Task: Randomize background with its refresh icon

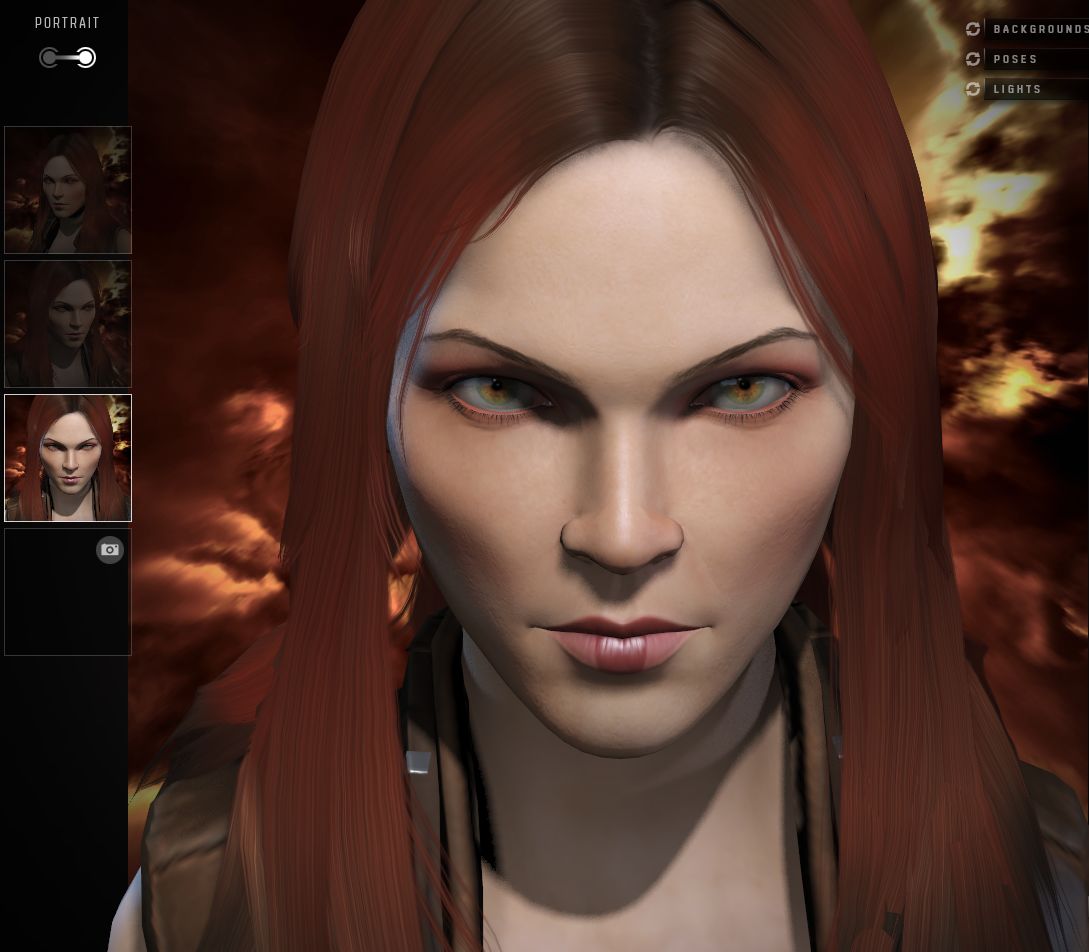Action: pyautogui.click(x=973, y=29)
